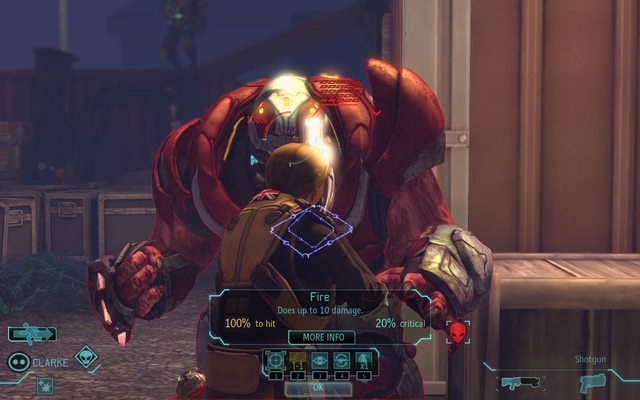Select the Fire crosshair ability
Image resolution: width=640 pixels, height=400 pixels.
coord(274,361)
